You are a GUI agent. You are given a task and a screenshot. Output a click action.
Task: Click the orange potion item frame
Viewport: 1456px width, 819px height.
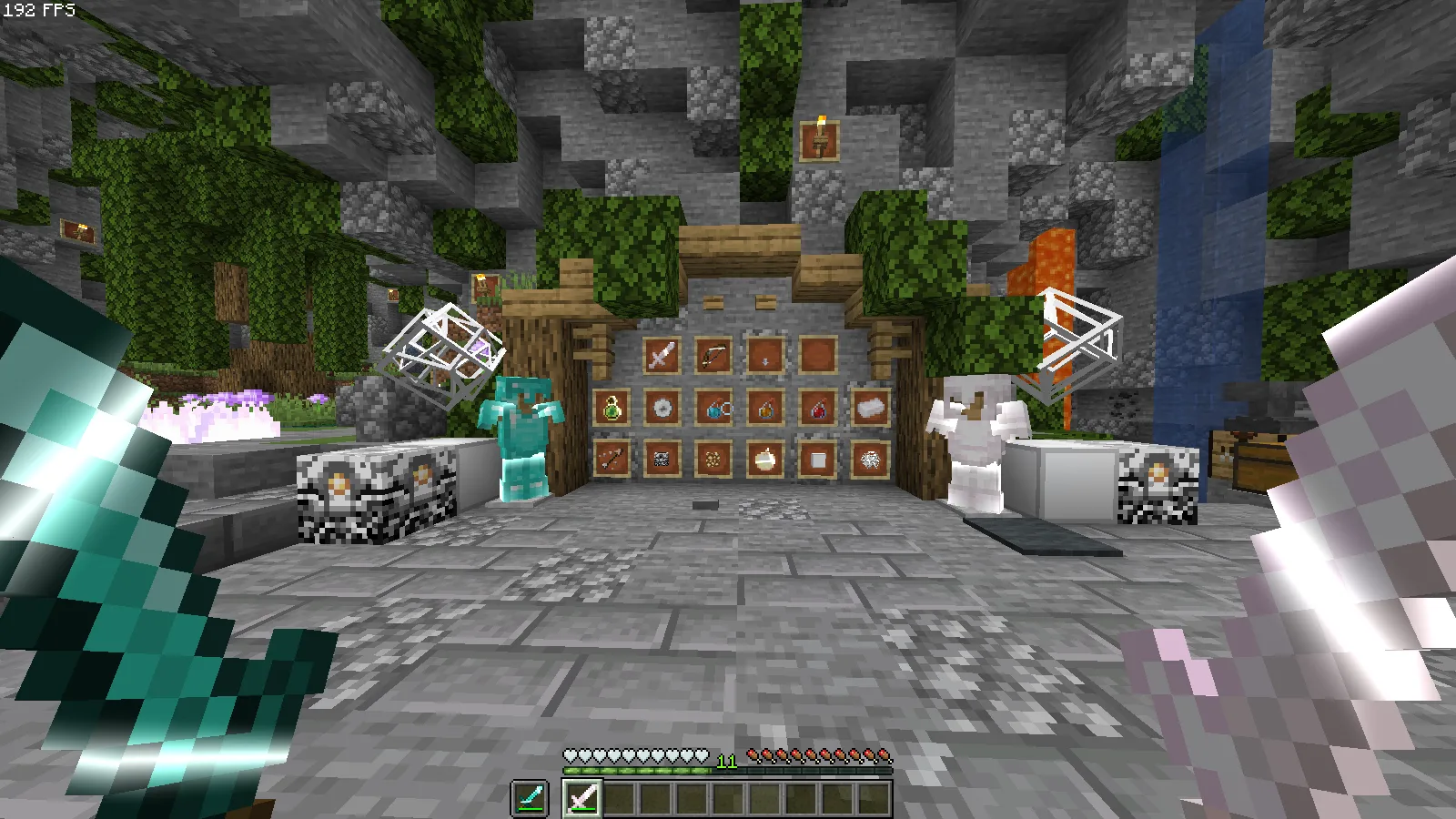point(764,408)
